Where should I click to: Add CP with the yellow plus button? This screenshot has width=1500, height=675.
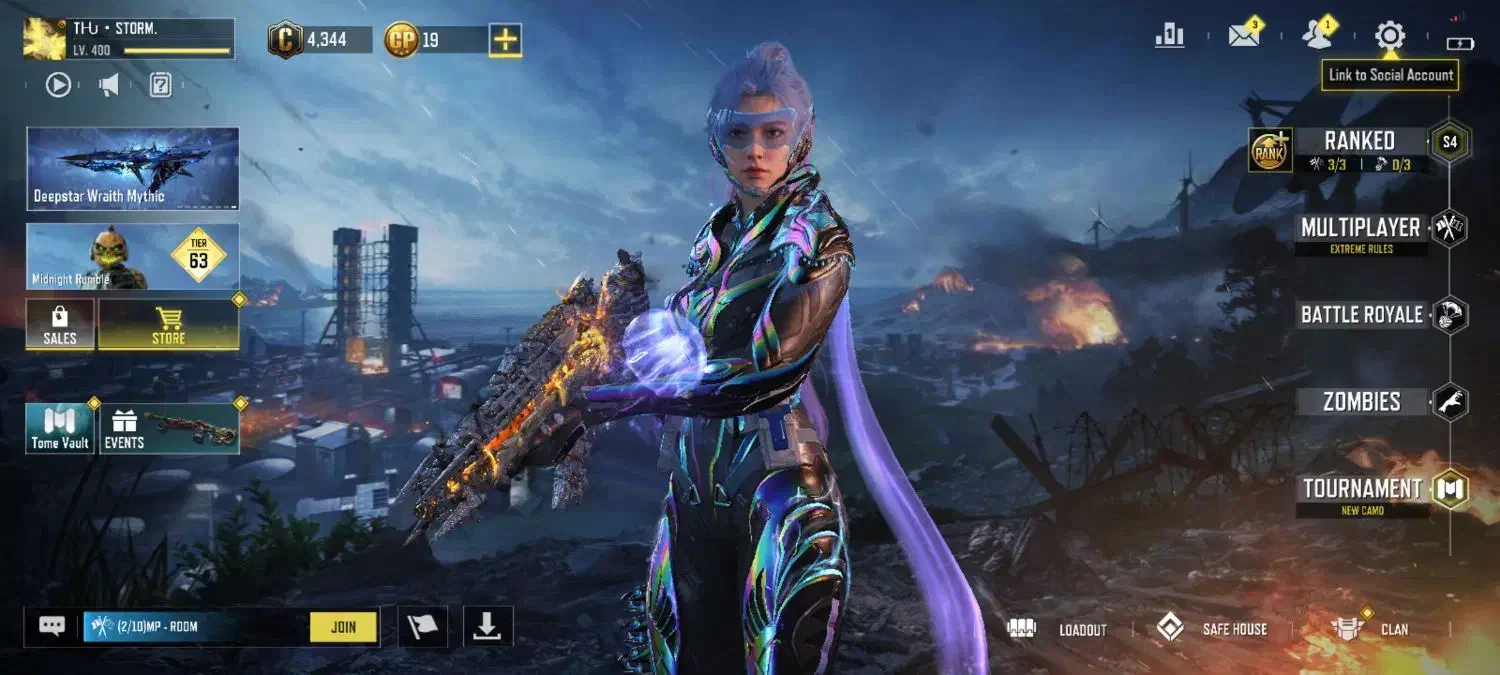click(x=506, y=40)
